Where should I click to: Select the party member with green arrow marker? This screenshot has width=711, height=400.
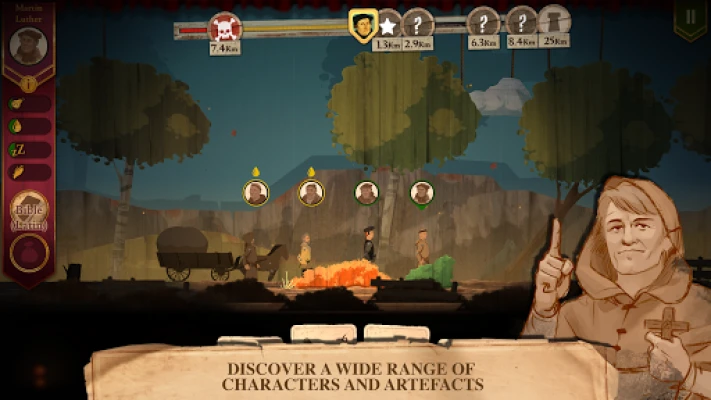point(422,193)
